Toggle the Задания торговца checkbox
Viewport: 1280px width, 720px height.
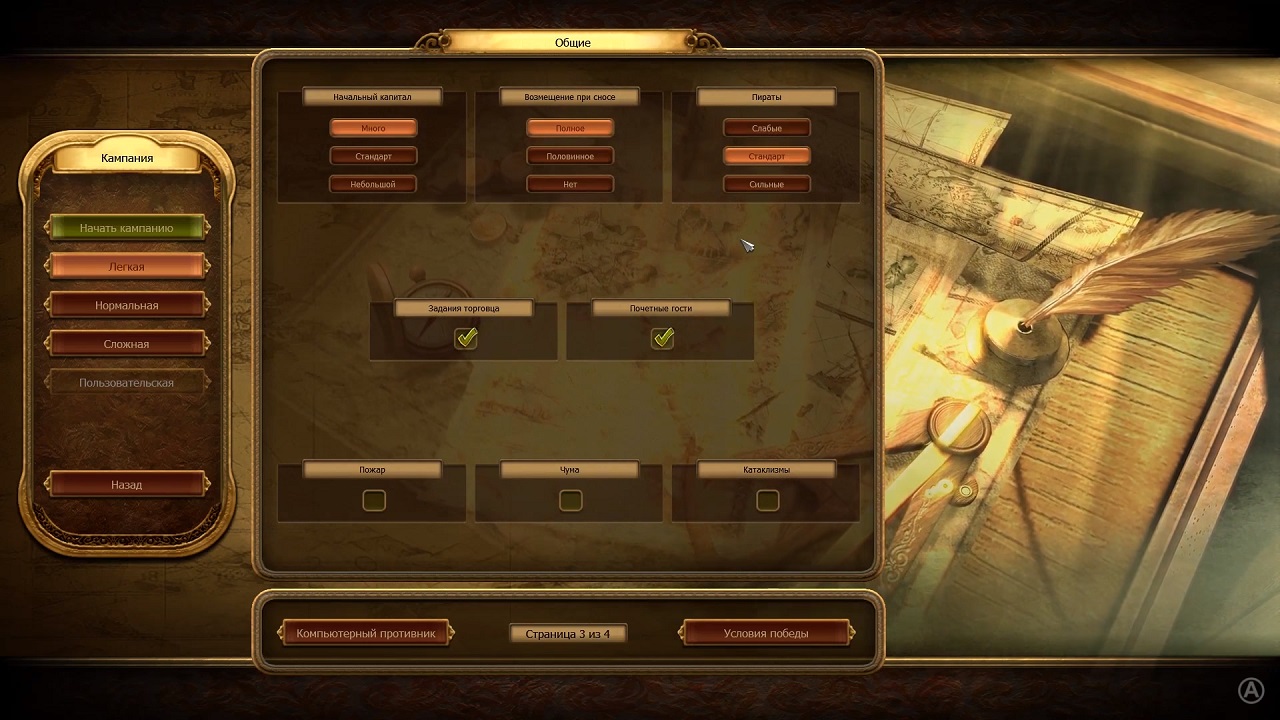(x=466, y=339)
